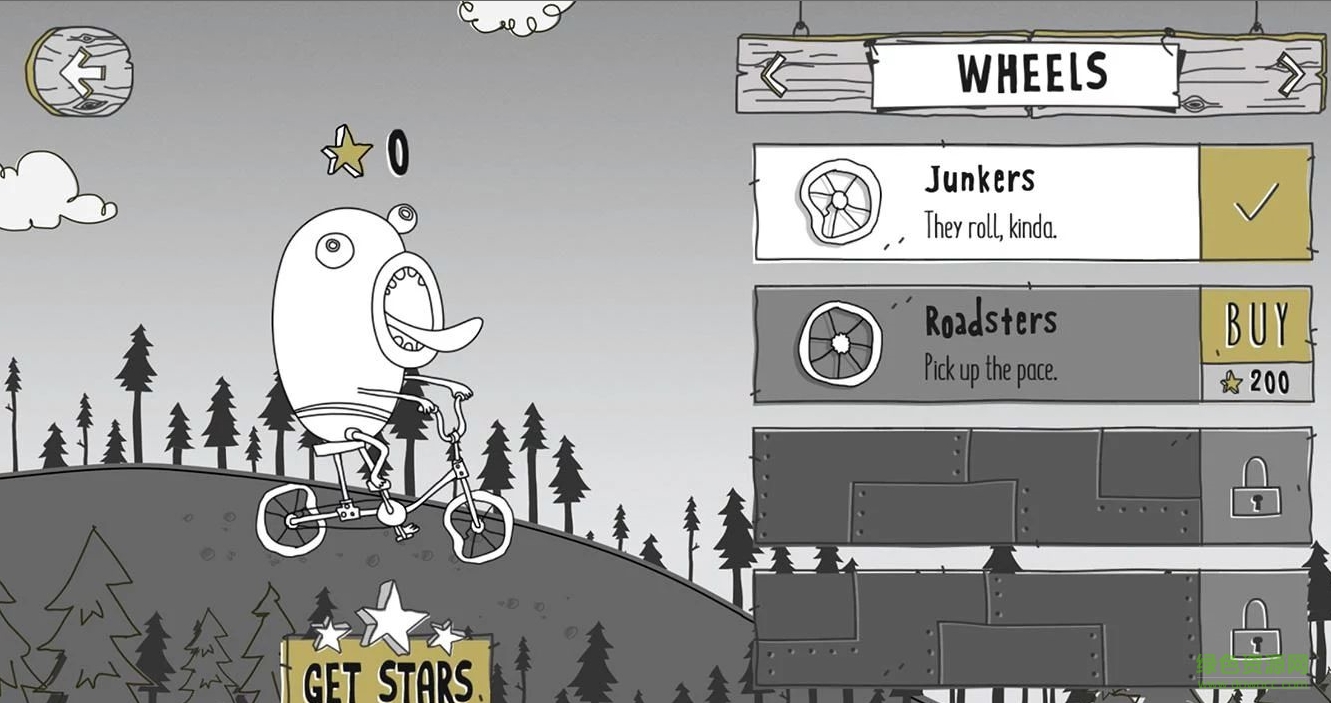Viewport: 1331px width, 703px height.
Task: Go back using the wooden arrow button
Action: pos(79,71)
